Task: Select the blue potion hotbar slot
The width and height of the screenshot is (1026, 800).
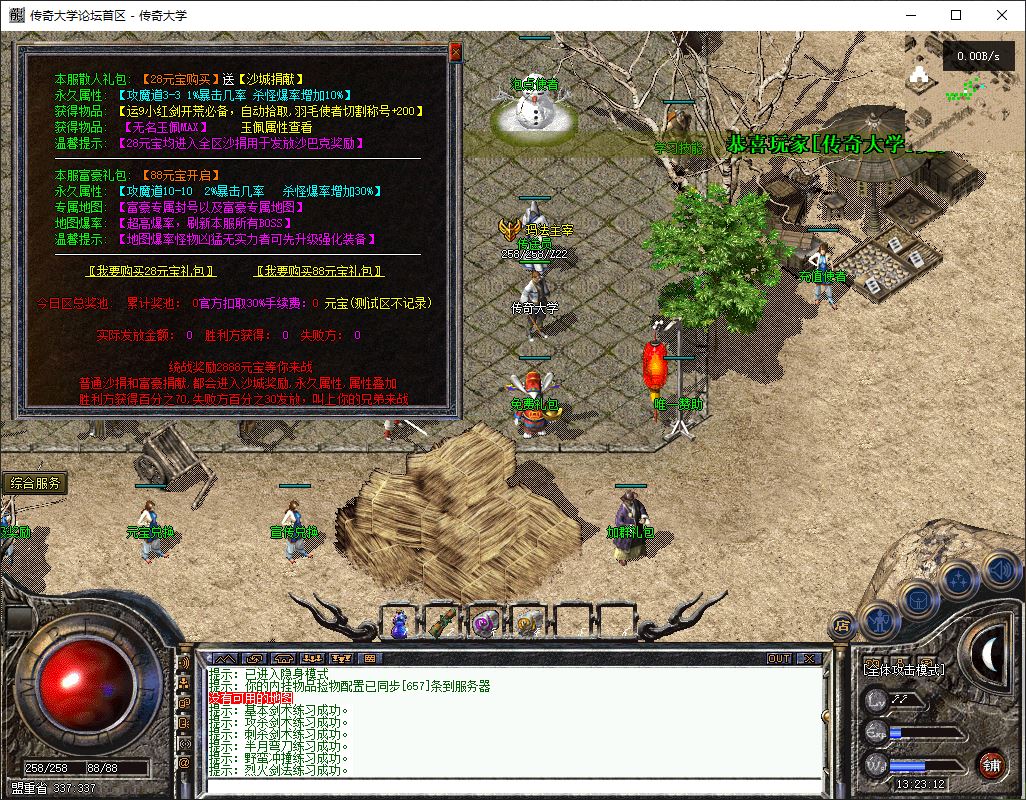Action: [399, 624]
